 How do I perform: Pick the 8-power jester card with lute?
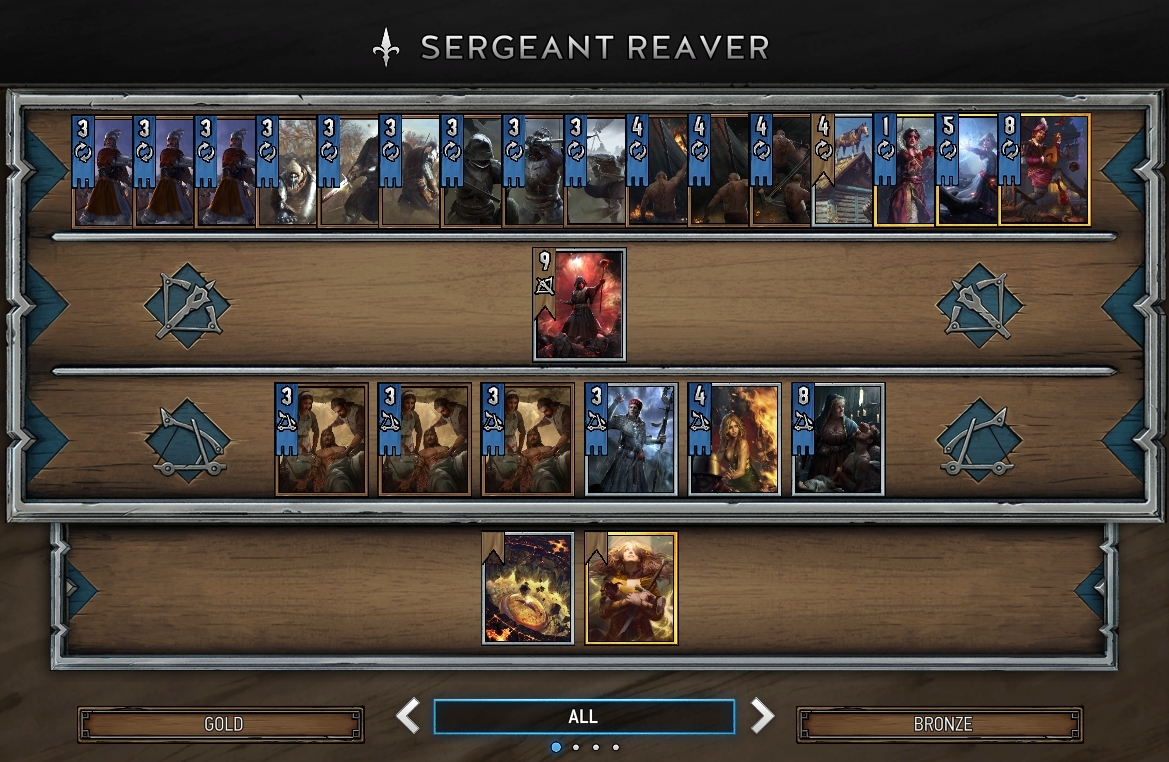click(x=1044, y=170)
